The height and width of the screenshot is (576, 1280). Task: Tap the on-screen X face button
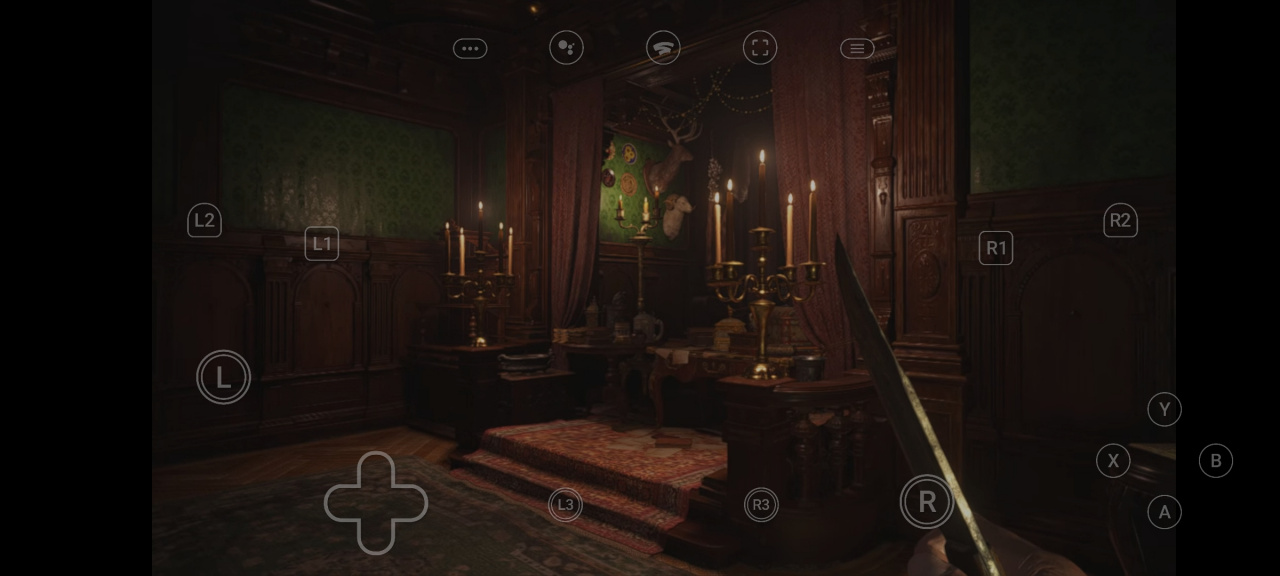[x=1113, y=461]
